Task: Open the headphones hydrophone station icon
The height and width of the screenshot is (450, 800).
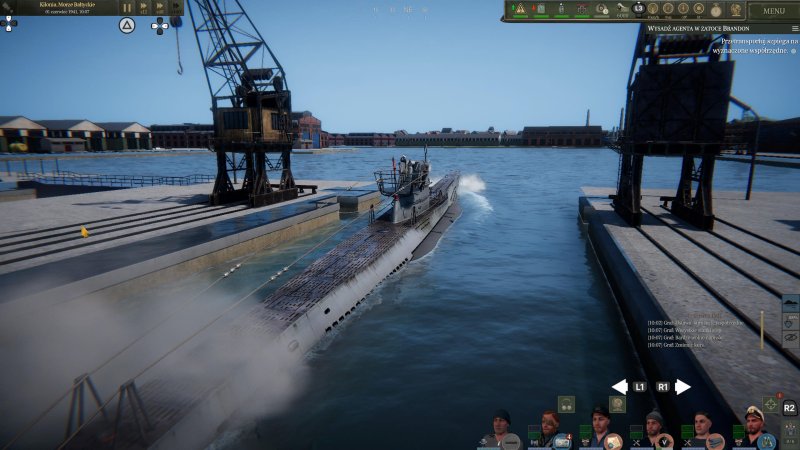Action: point(566,404)
